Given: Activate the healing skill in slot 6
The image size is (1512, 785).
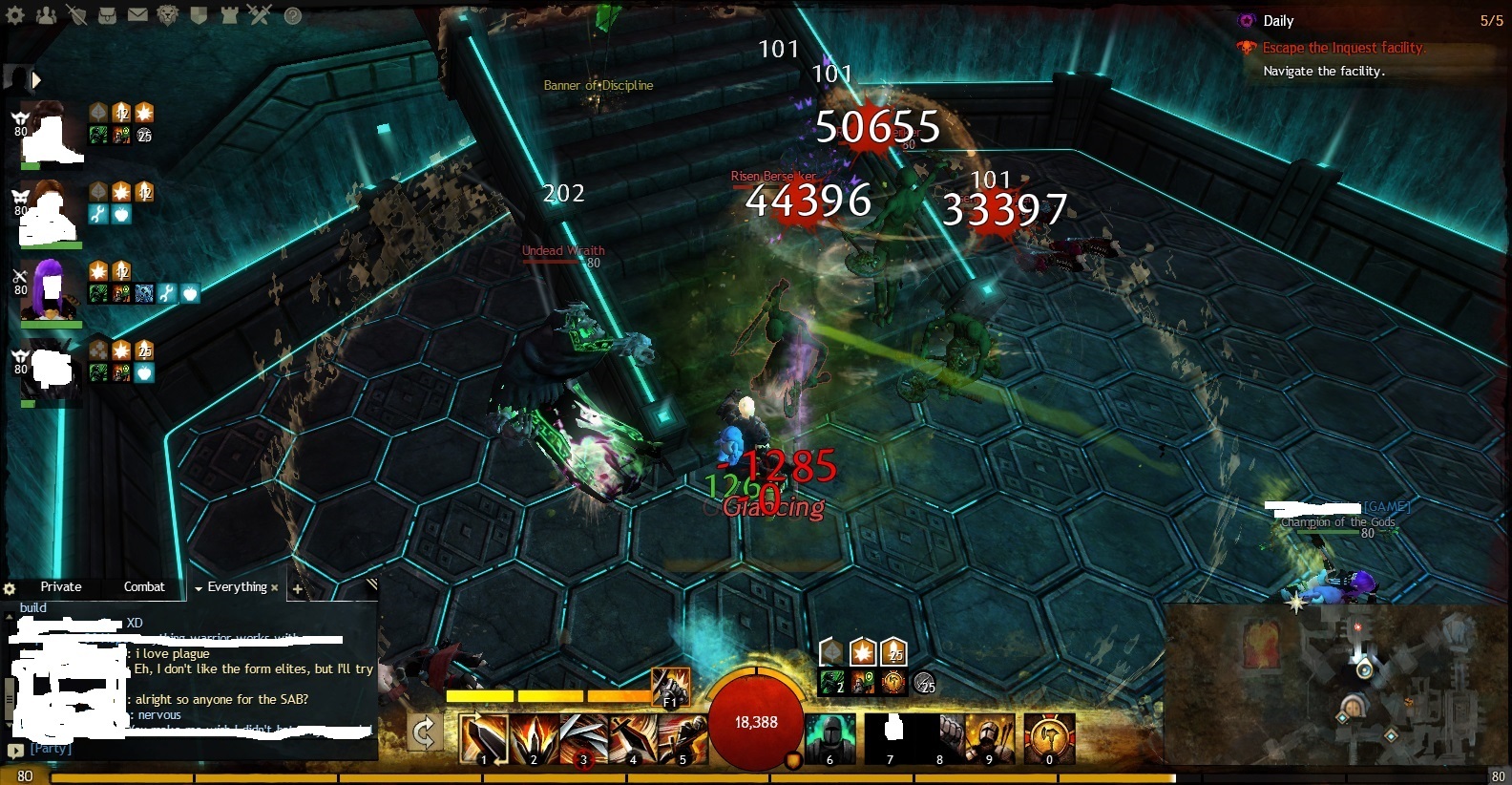Looking at the screenshot, I should click(830, 739).
